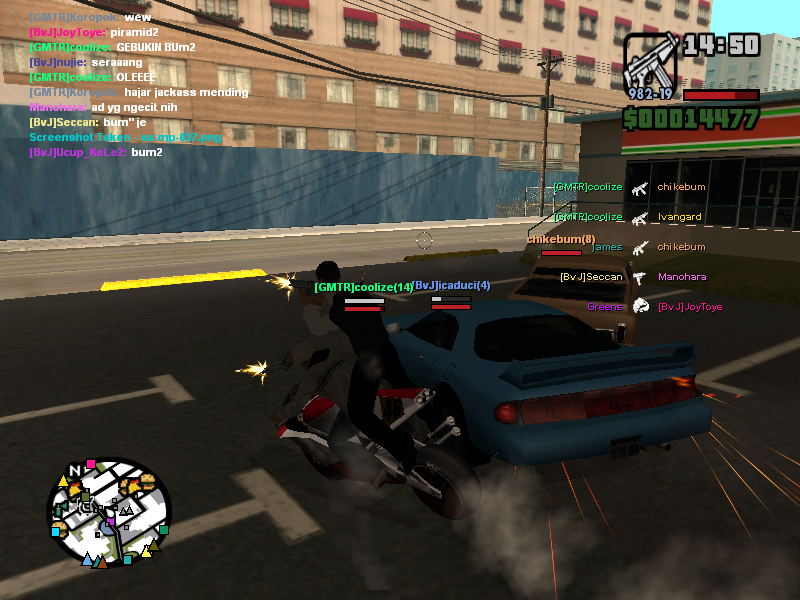Choose nujie's "seraaang" chat message
Image resolution: width=800 pixels, height=600 pixels.
(x=88, y=62)
